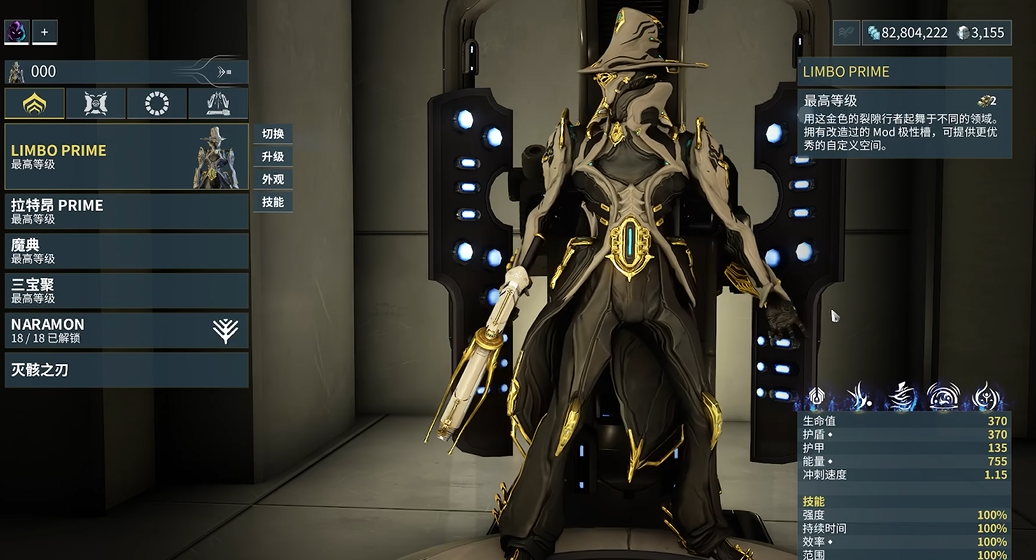Select Limbo's hat-shaped third ability icon
The width and height of the screenshot is (1036, 560).
coord(903,396)
